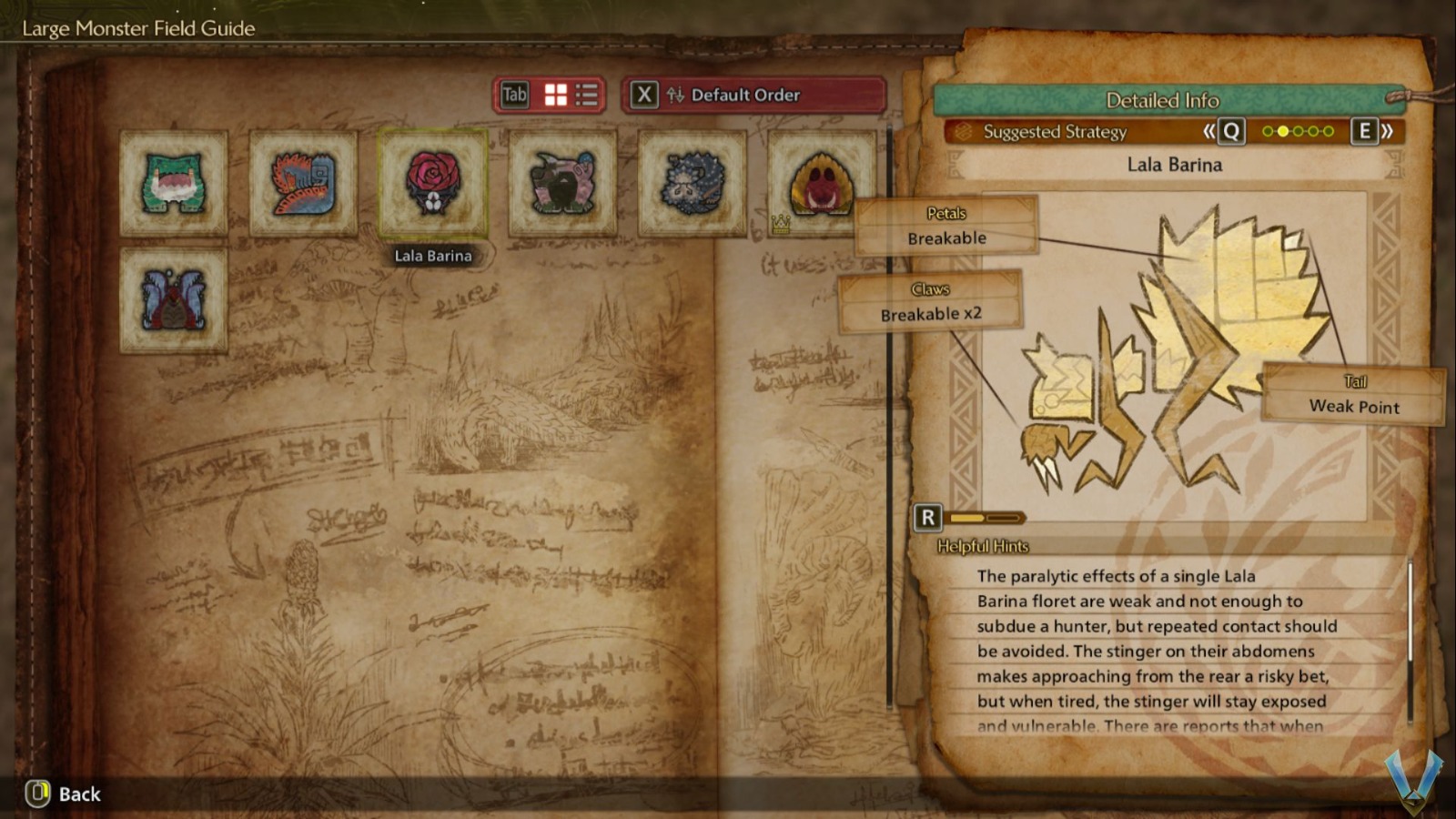Open the Detailed Info header

pos(1162,100)
